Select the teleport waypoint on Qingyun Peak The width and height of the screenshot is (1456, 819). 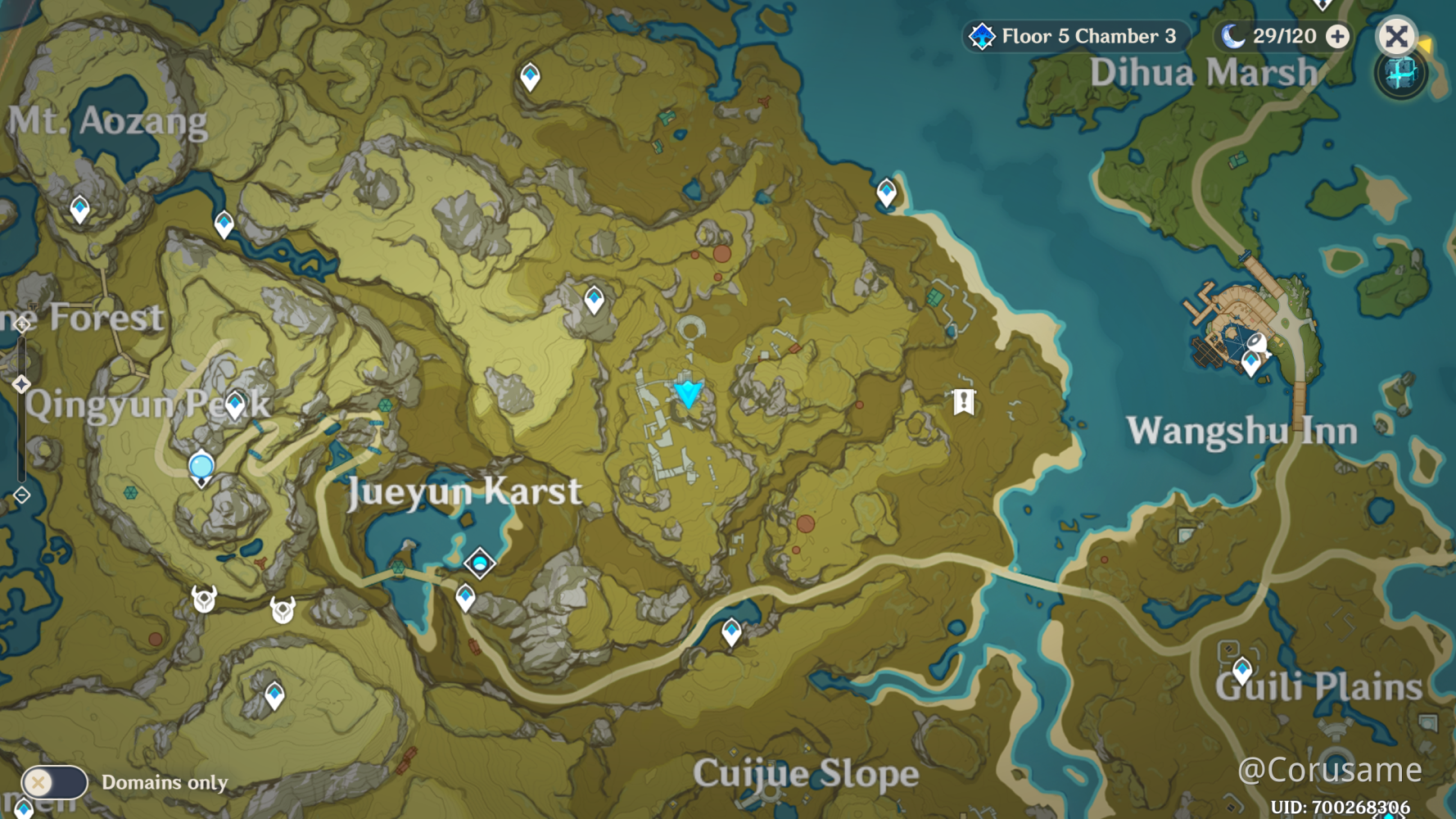point(233,405)
